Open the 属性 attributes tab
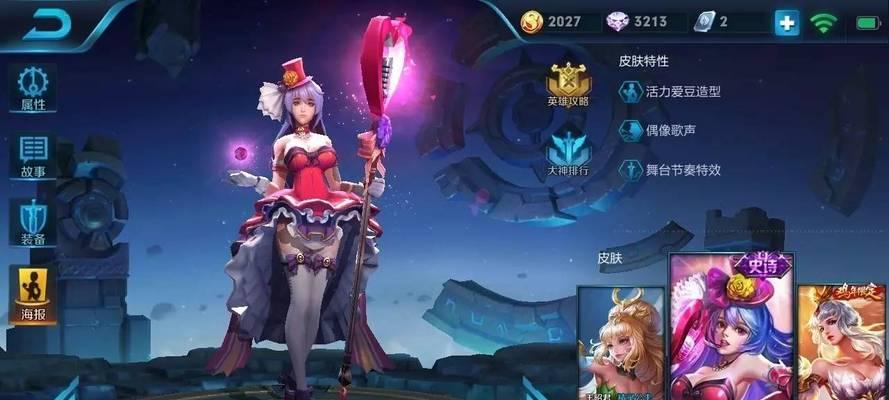The width and height of the screenshot is (889, 400). pyautogui.click(x=33, y=88)
